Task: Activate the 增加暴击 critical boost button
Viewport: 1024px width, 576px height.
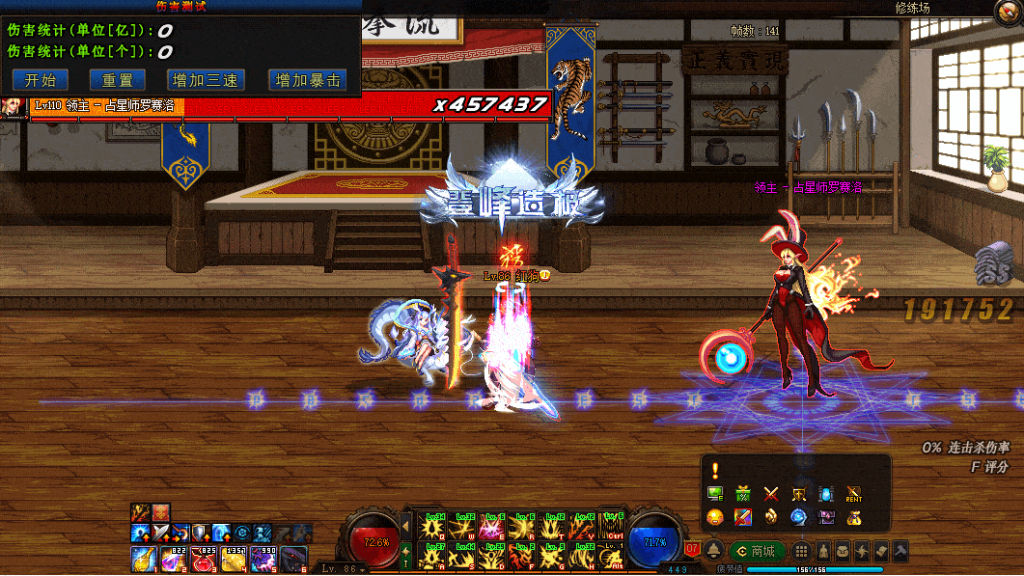Action: point(308,81)
